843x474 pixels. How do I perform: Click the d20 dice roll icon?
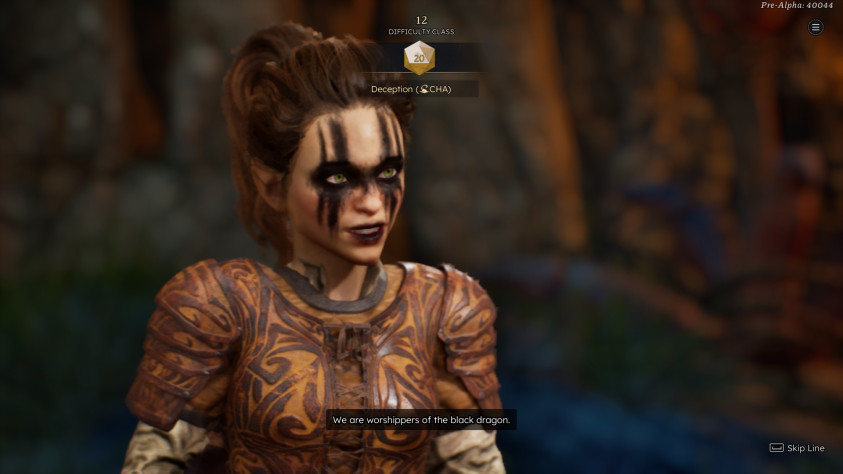419,58
